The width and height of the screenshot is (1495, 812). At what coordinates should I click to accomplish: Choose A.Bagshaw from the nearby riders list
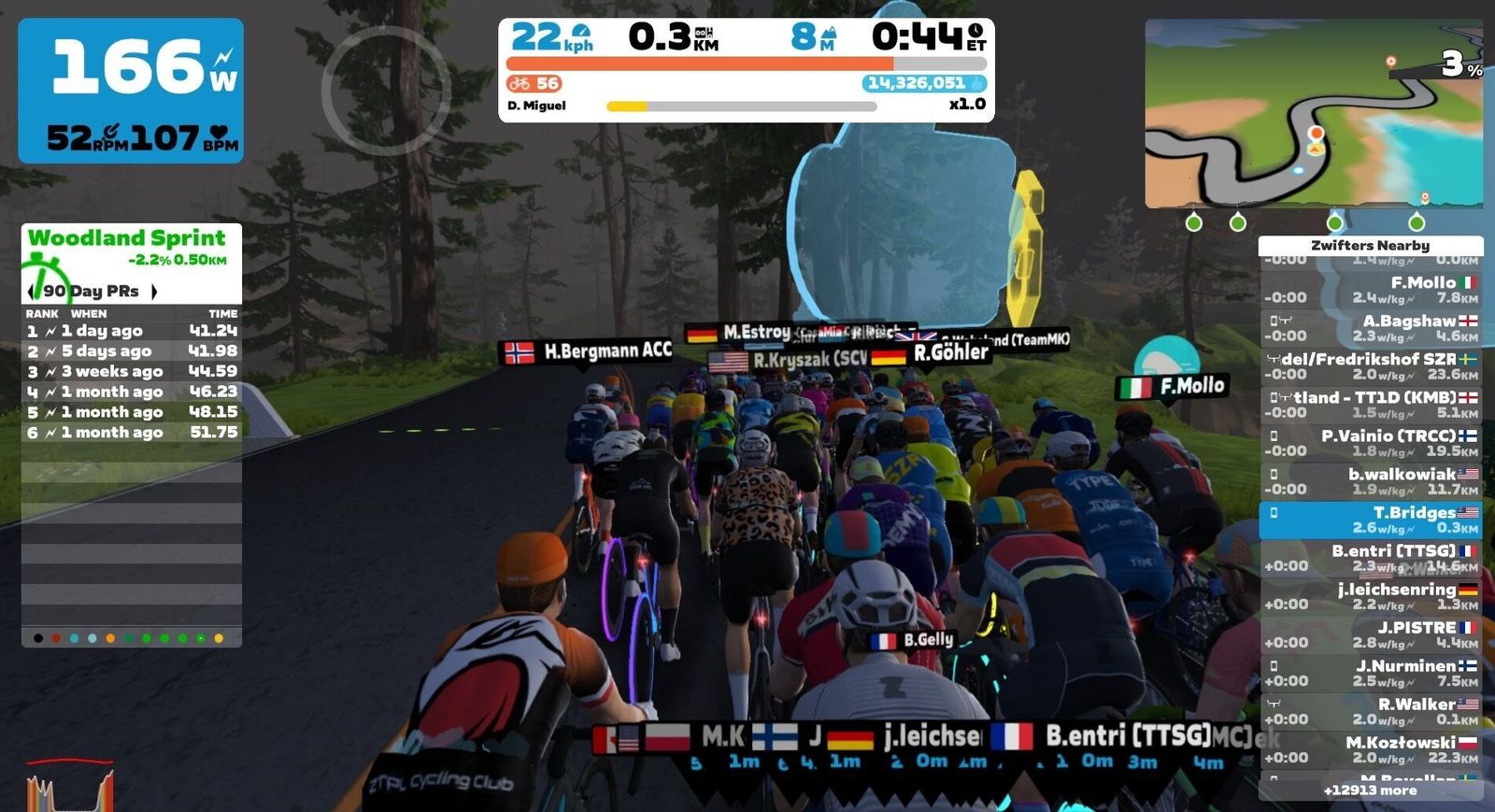pyautogui.click(x=1370, y=328)
